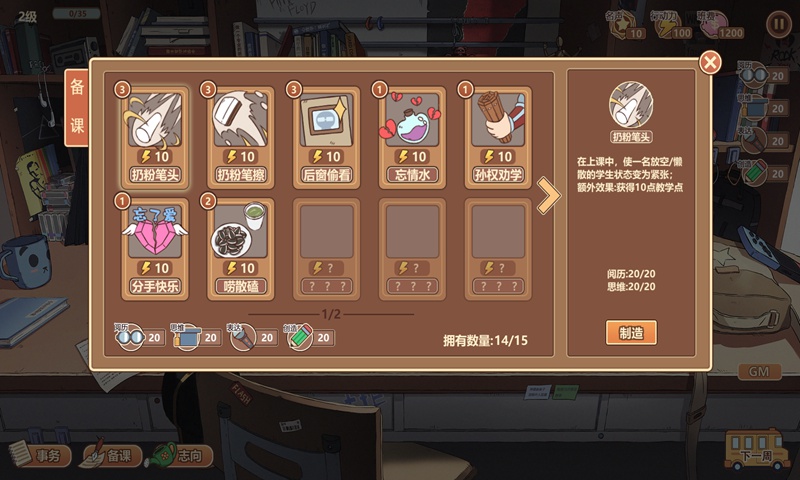Select the 备课 side tab

coord(77,108)
